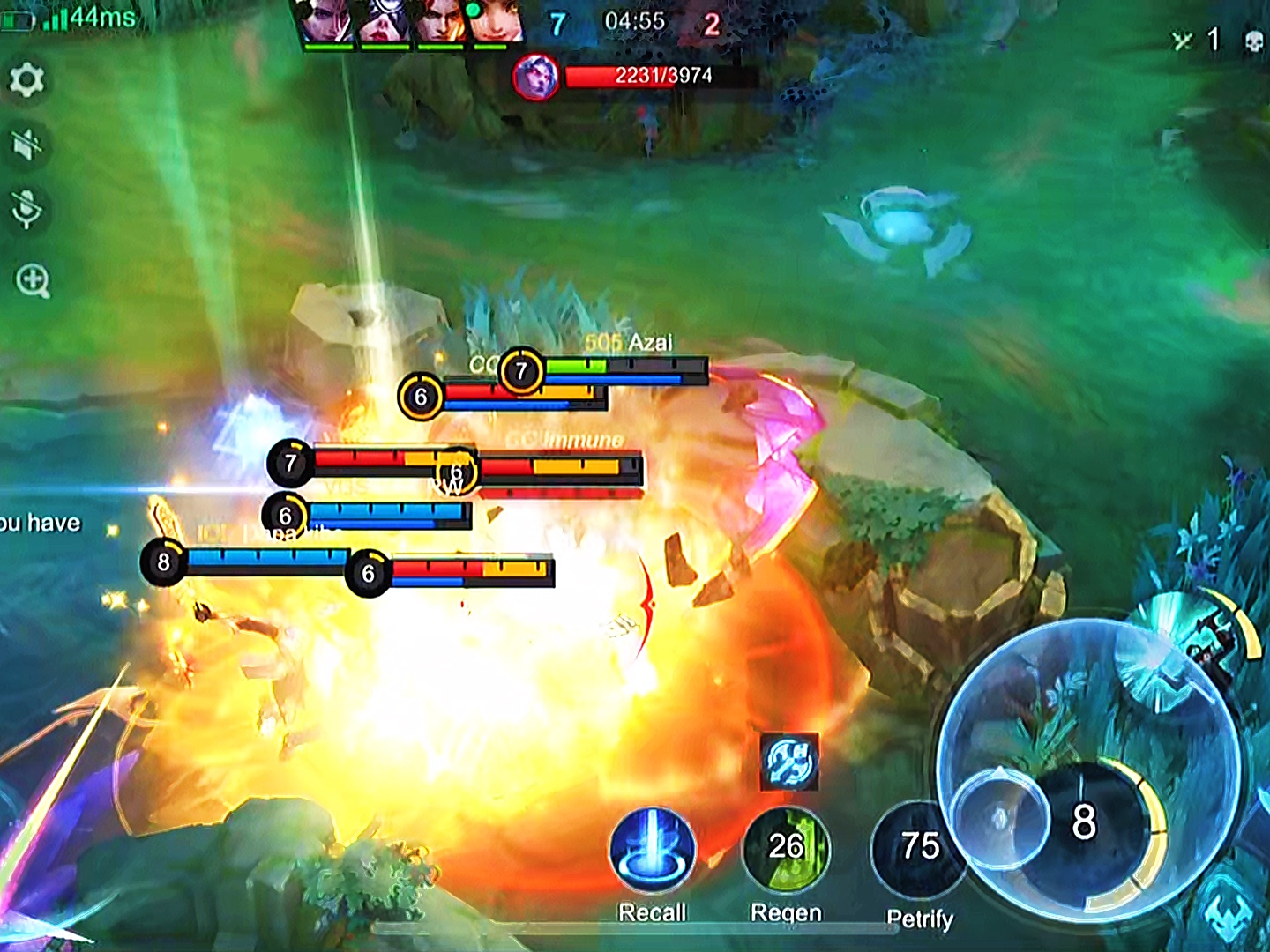Viewport: 1270px width, 952px height.
Task: Select the eyepatch-wearing ally portrait
Action: point(382,22)
